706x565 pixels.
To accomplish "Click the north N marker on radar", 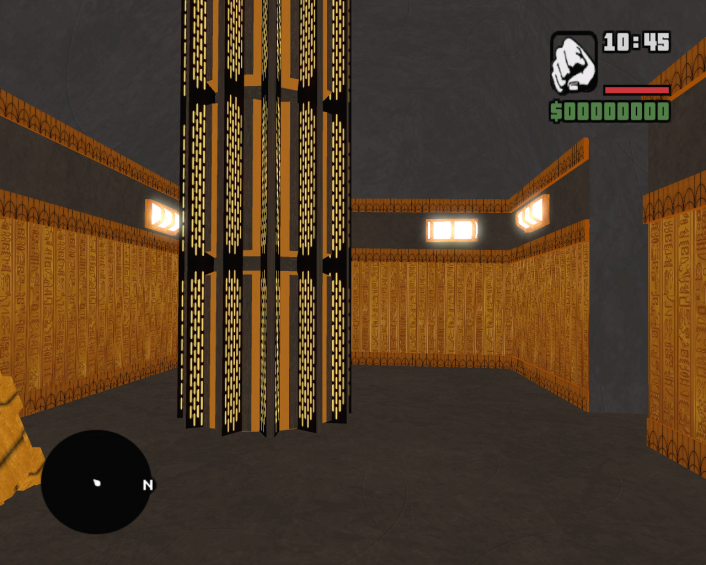I will [148, 485].
